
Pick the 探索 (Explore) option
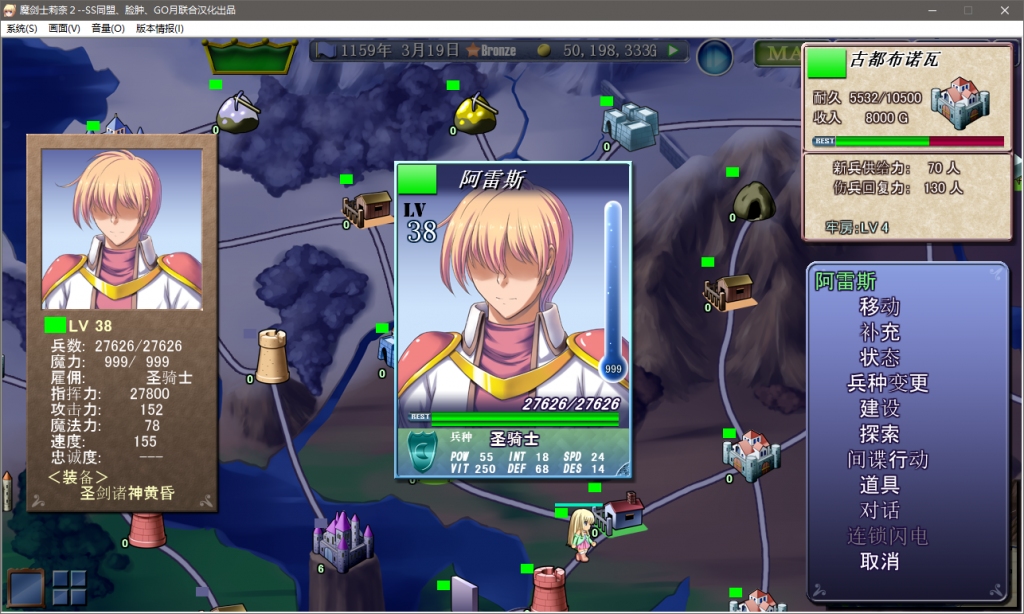879,434
